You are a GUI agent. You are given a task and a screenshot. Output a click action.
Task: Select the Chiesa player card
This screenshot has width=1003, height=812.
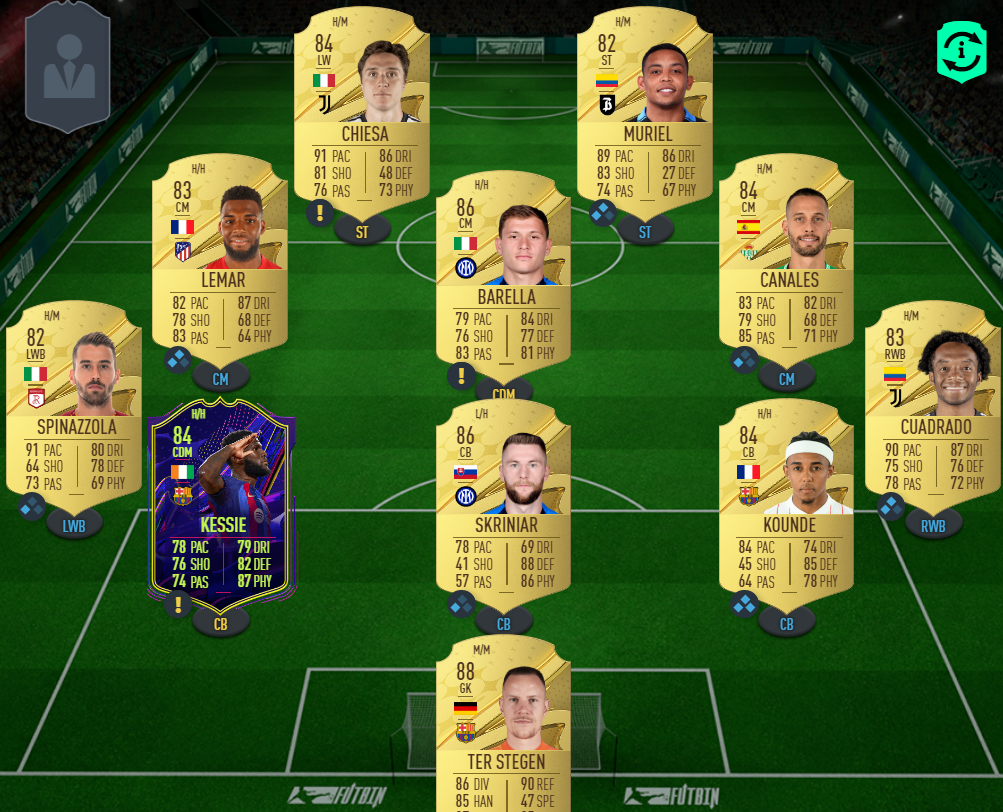pyautogui.click(x=361, y=110)
